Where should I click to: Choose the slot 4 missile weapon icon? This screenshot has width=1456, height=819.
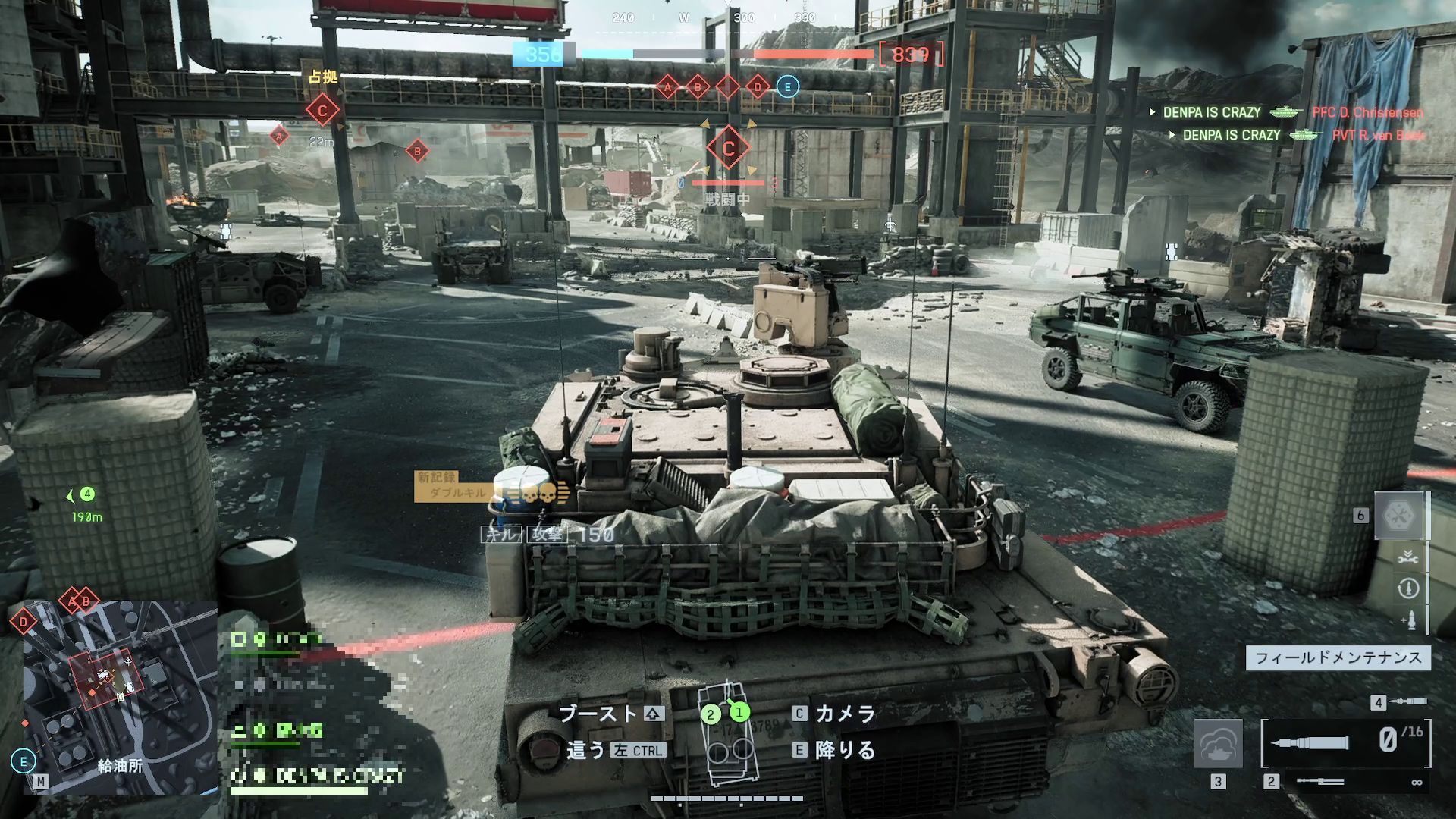[x=1408, y=702]
